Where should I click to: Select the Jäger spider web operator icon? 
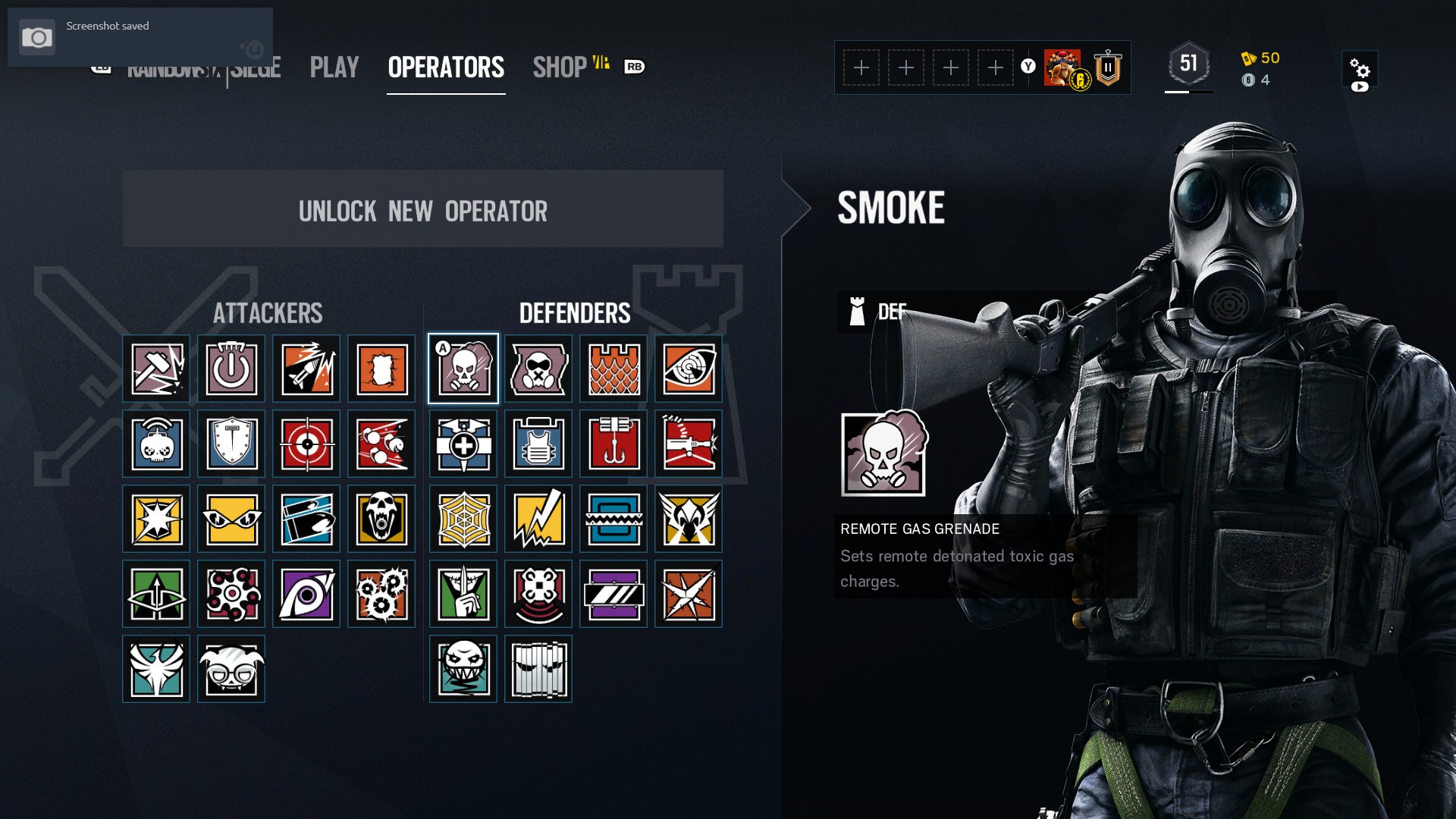(463, 519)
